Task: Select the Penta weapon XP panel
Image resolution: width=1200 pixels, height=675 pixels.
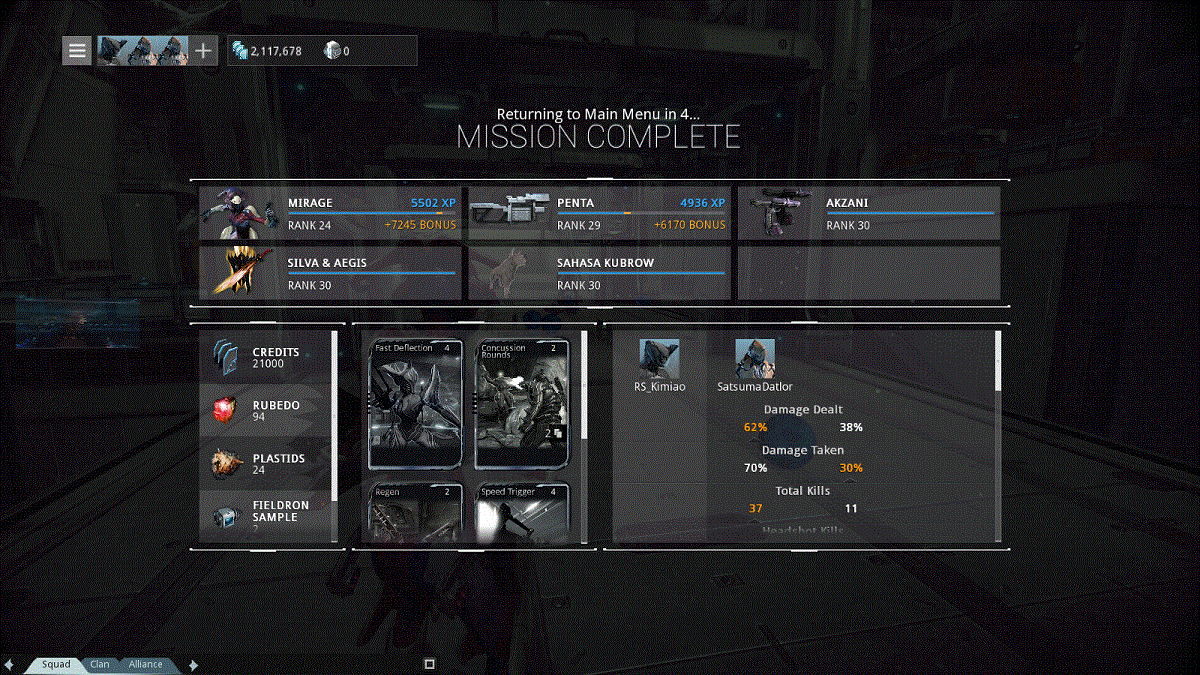Action: [x=600, y=213]
